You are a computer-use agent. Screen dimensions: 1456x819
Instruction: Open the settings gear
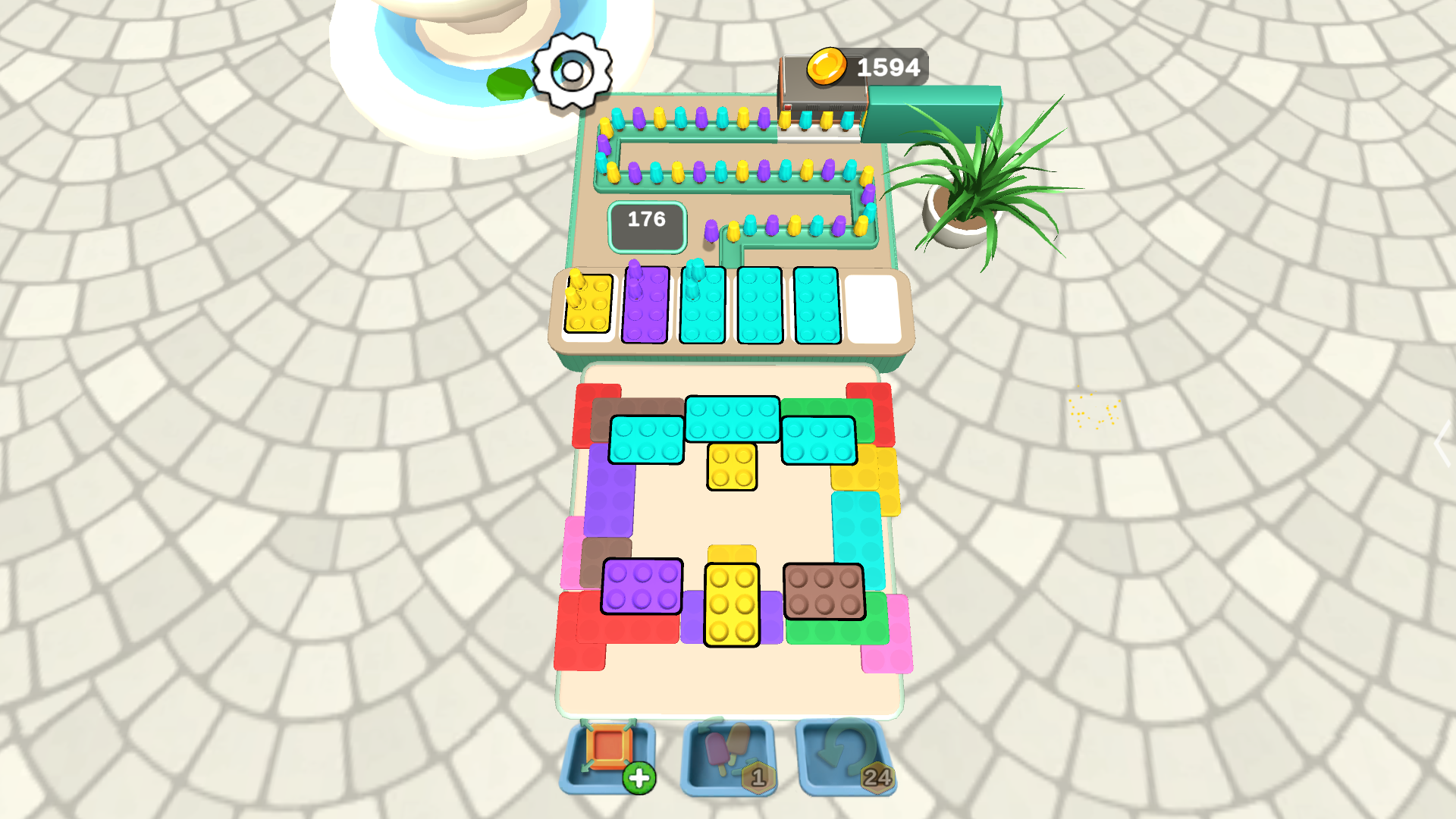tap(571, 70)
